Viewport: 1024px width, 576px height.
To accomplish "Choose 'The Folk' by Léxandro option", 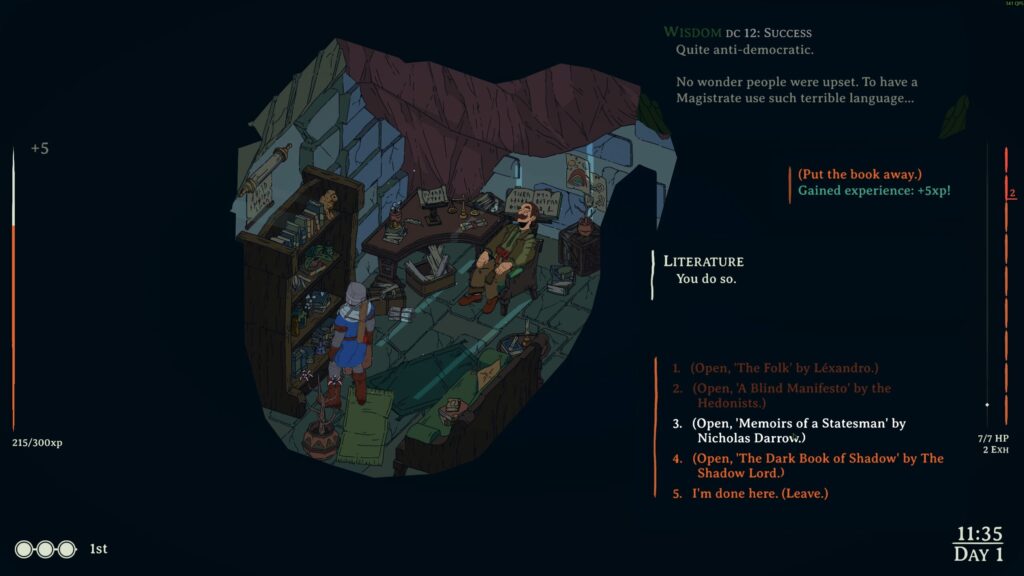I will pyautogui.click(x=785, y=368).
